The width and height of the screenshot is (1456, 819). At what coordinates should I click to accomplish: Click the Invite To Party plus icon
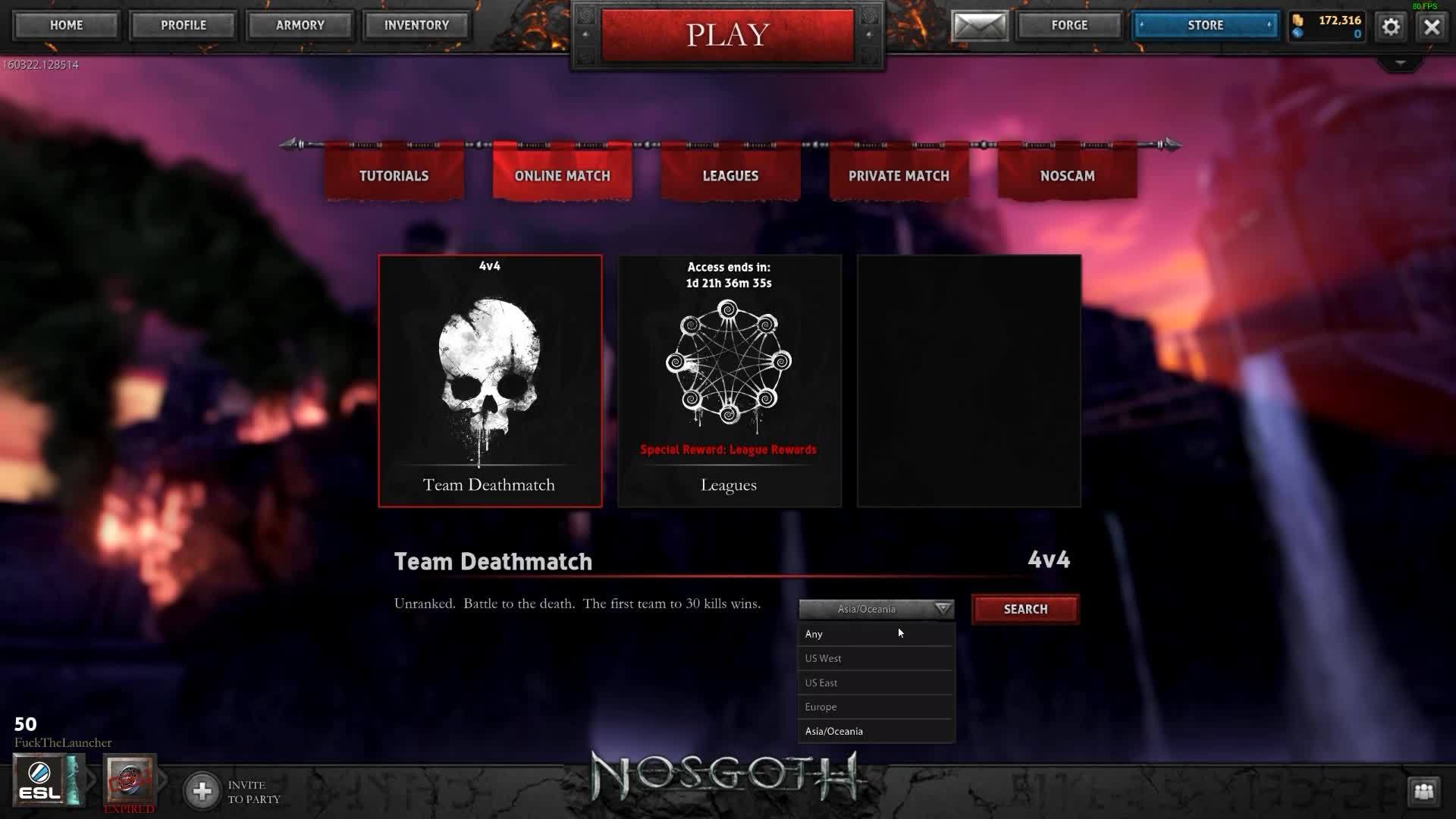[202, 790]
